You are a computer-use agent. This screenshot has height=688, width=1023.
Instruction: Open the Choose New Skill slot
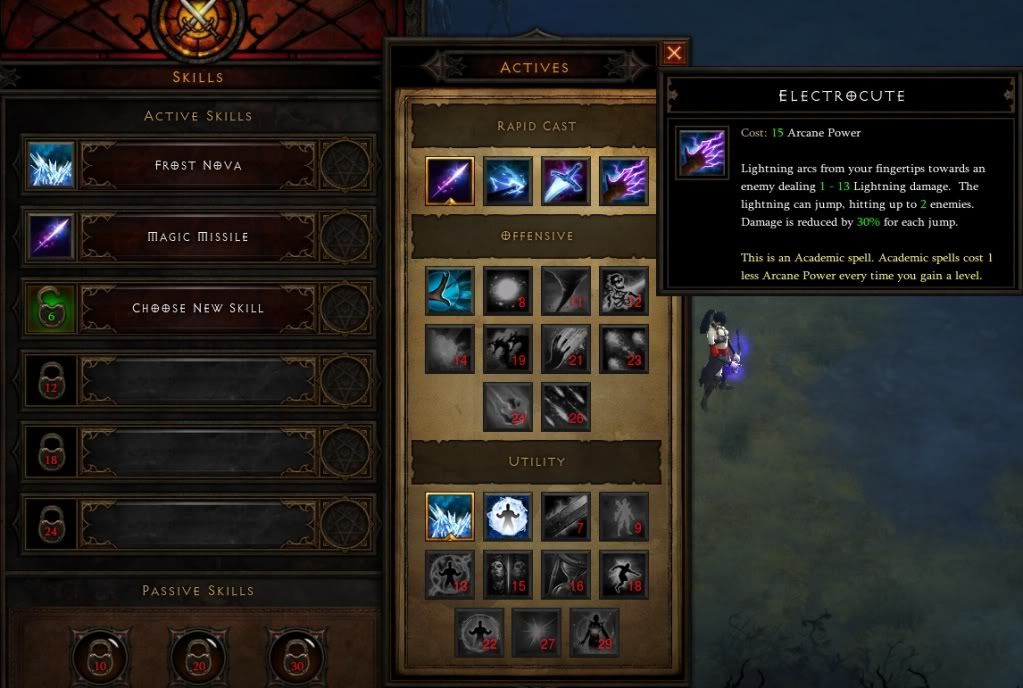coord(198,308)
